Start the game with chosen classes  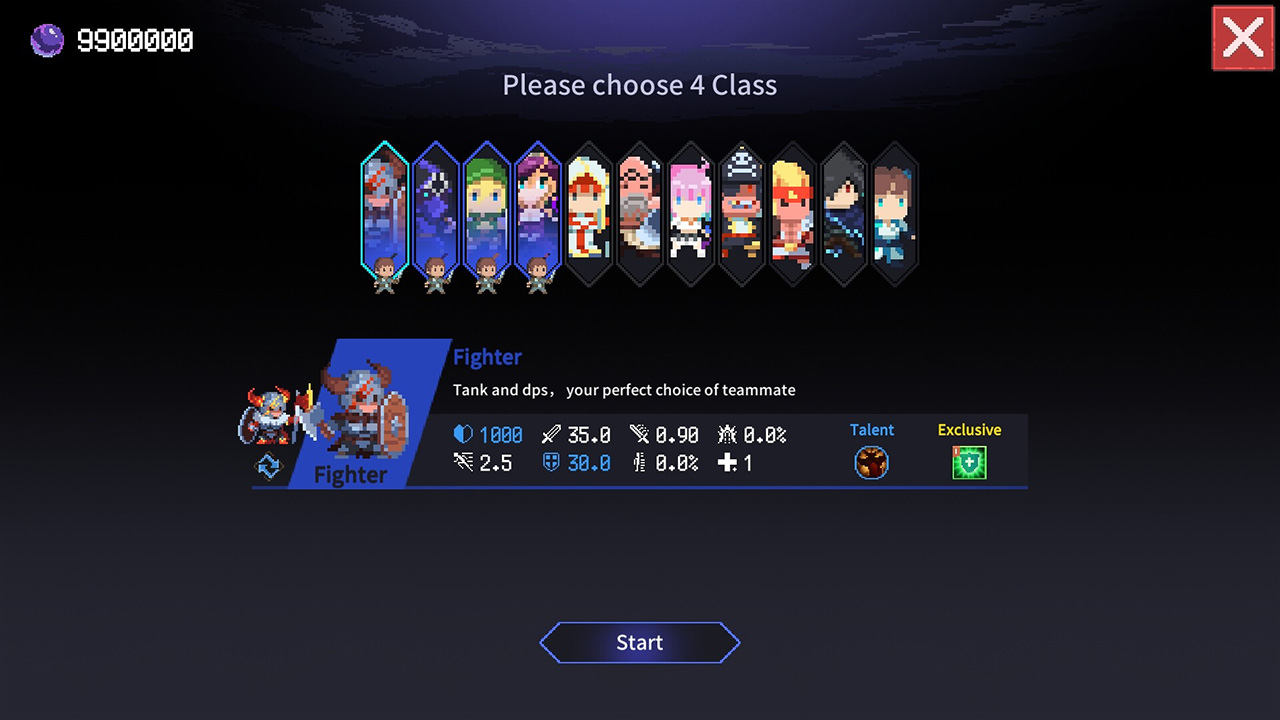(640, 643)
